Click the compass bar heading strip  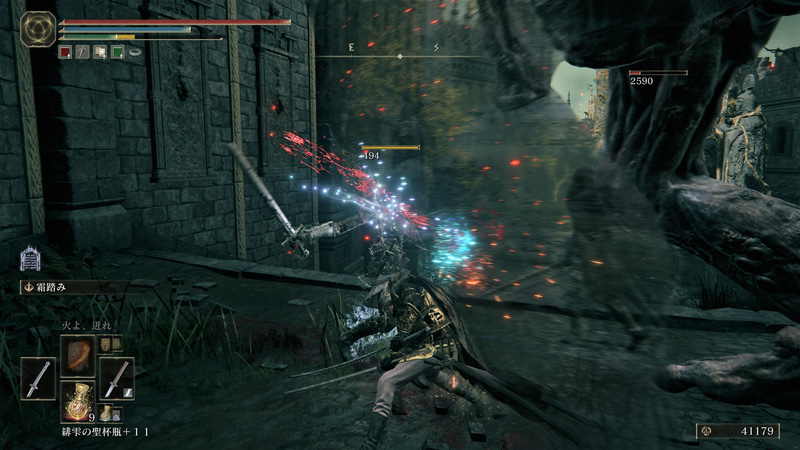click(400, 56)
